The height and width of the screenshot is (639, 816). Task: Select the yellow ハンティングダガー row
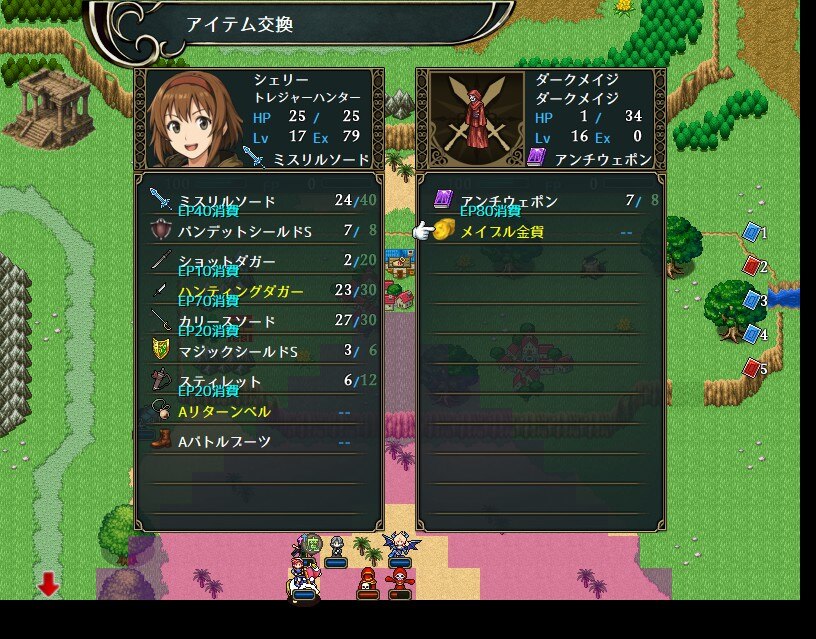[x=258, y=291]
